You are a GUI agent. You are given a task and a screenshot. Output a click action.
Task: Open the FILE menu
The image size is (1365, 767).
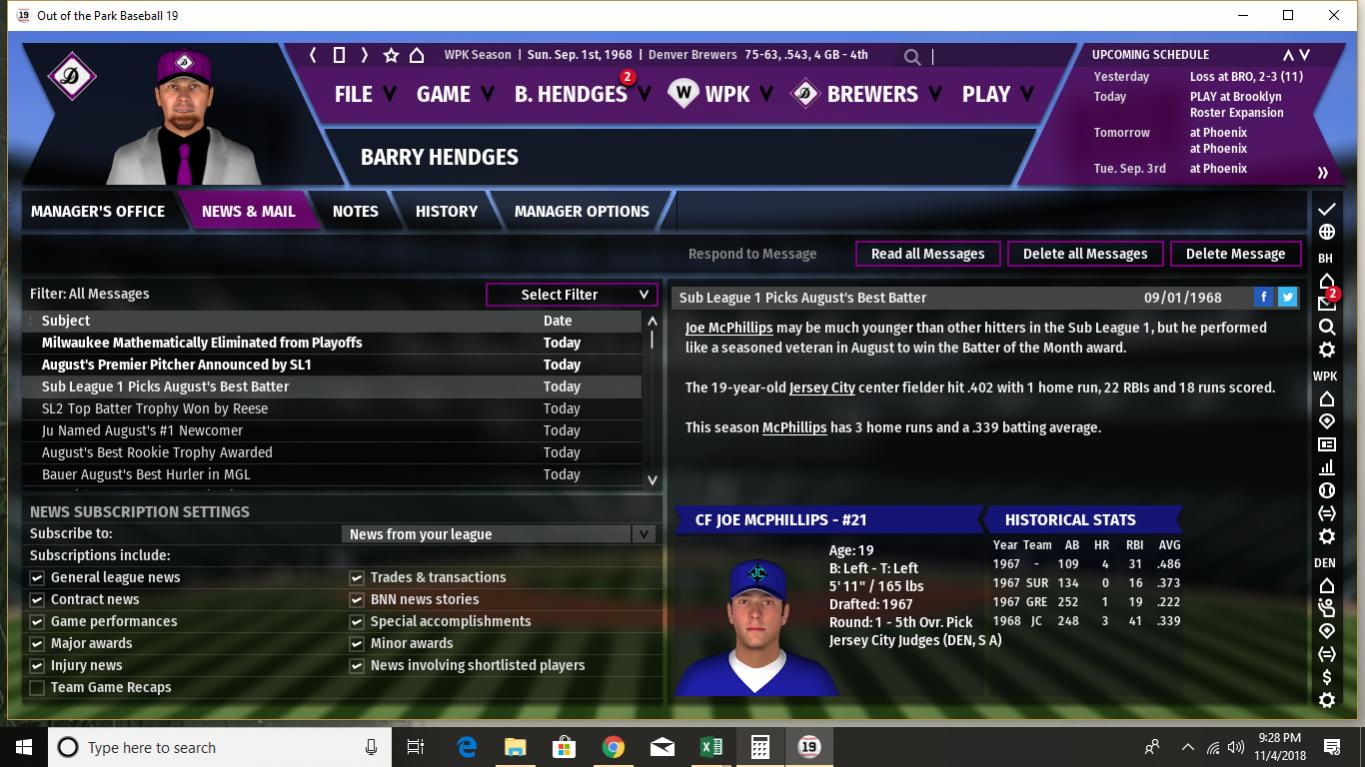pos(354,94)
